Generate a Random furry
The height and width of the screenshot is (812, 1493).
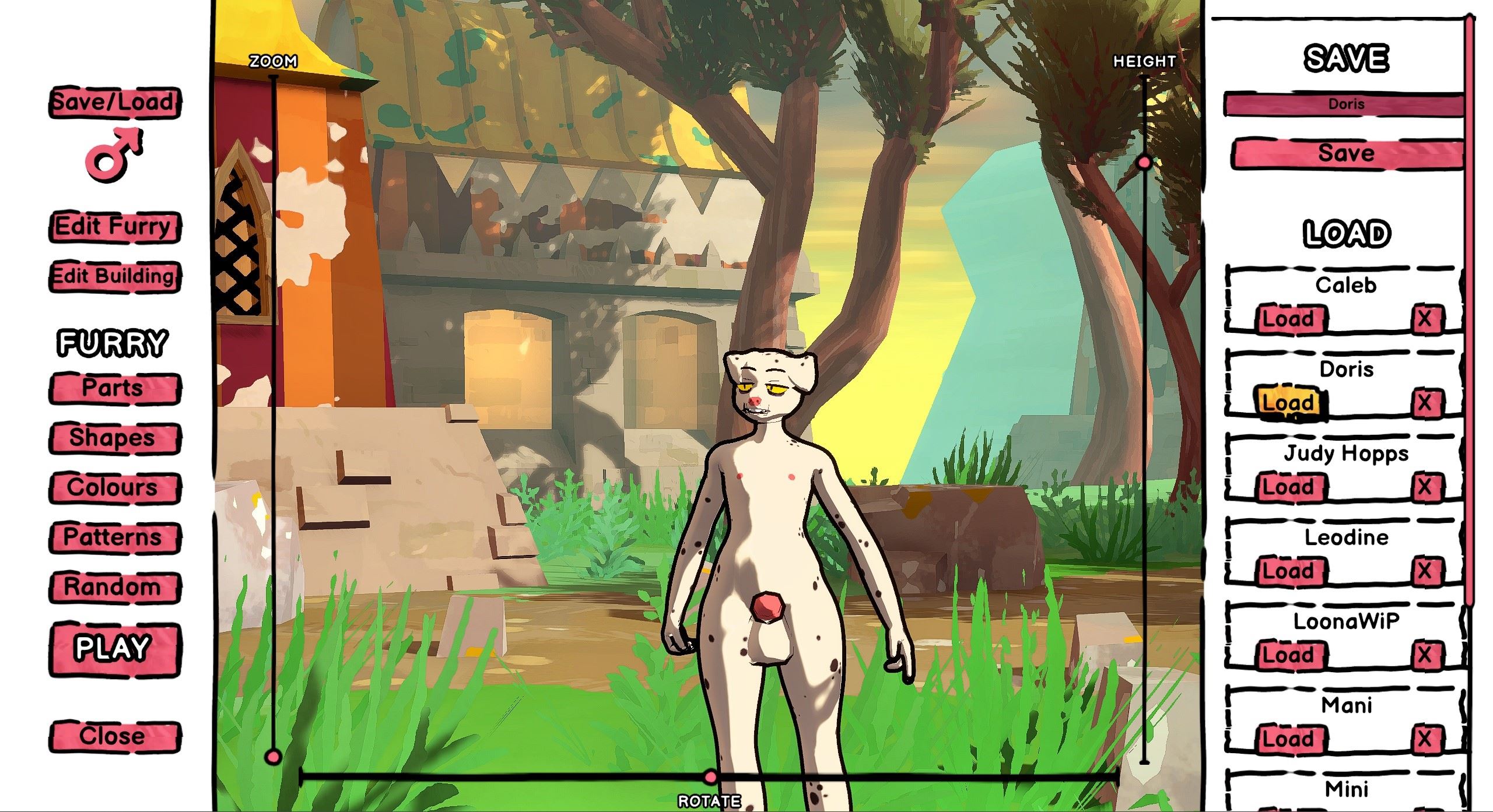[x=114, y=587]
